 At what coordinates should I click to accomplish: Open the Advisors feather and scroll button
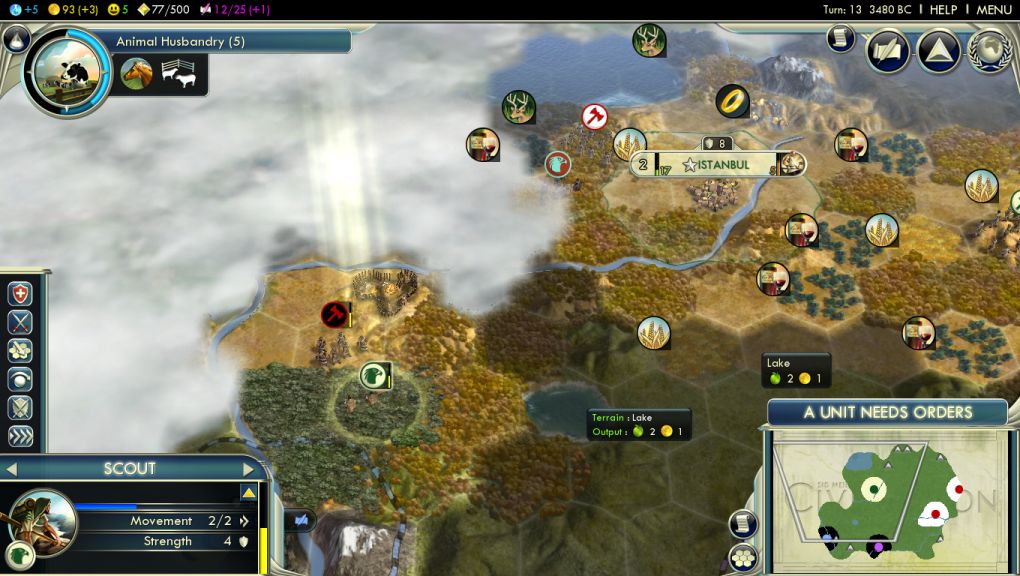(x=888, y=51)
